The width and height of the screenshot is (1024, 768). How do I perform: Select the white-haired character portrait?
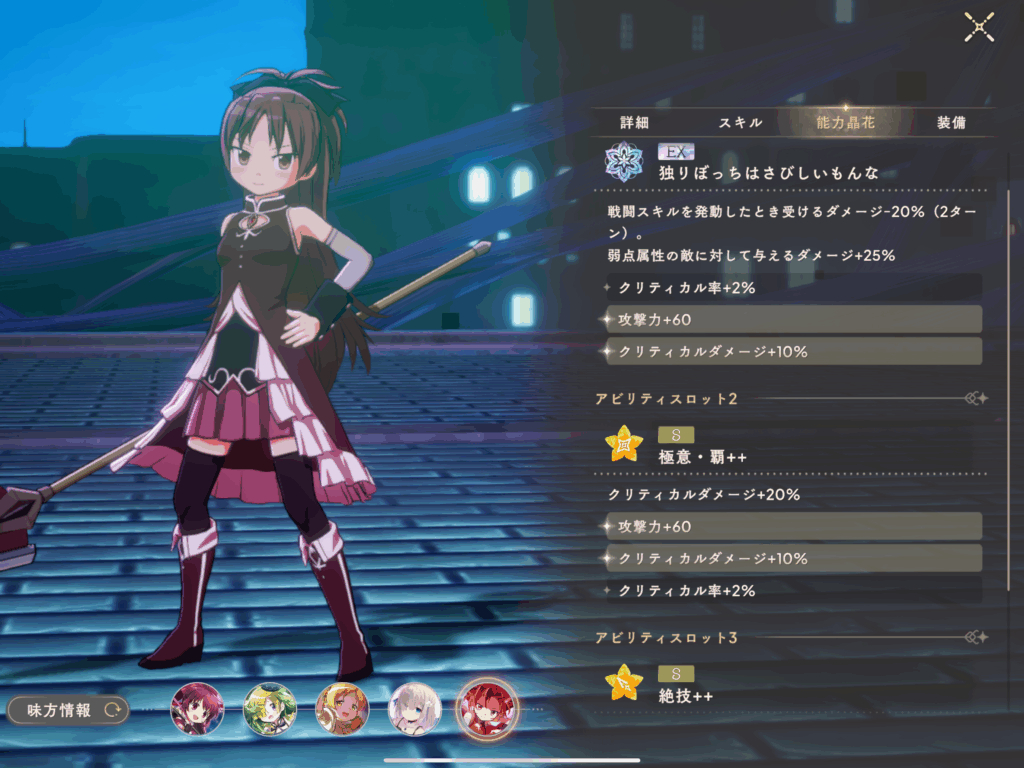pos(414,709)
